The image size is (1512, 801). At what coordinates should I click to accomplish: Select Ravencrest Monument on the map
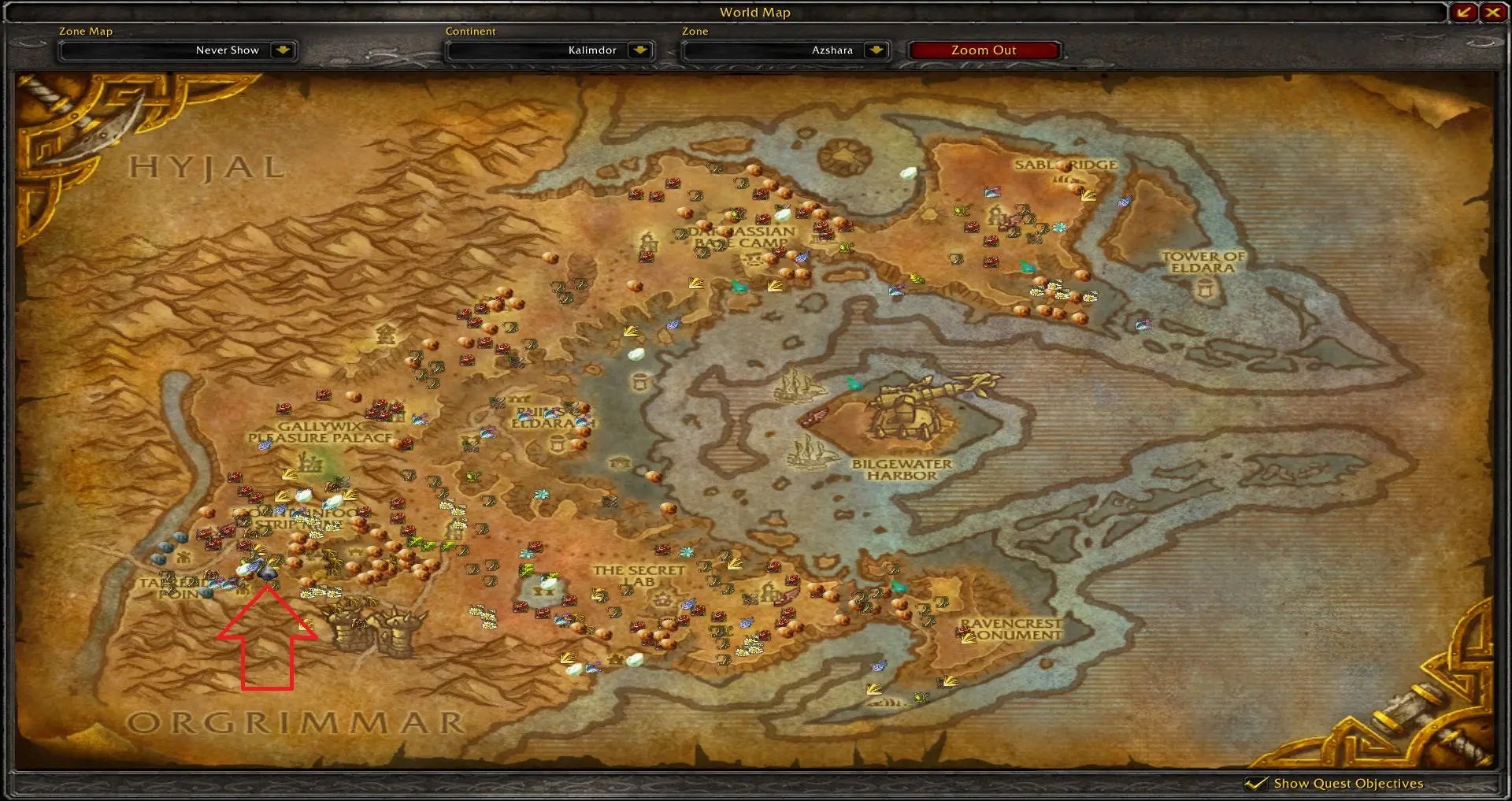[1011, 629]
